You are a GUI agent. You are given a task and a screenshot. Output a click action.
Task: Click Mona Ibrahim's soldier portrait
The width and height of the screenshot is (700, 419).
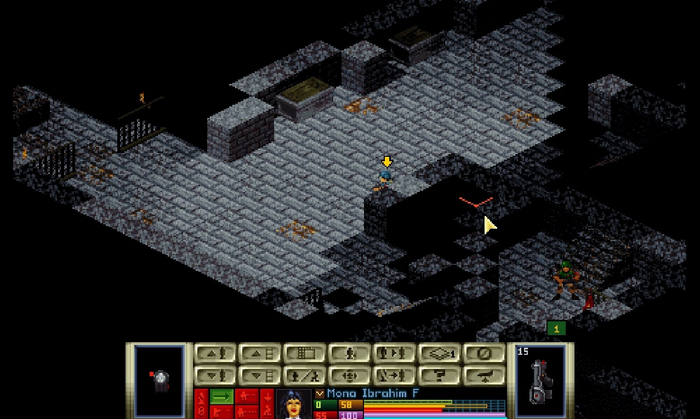294,403
